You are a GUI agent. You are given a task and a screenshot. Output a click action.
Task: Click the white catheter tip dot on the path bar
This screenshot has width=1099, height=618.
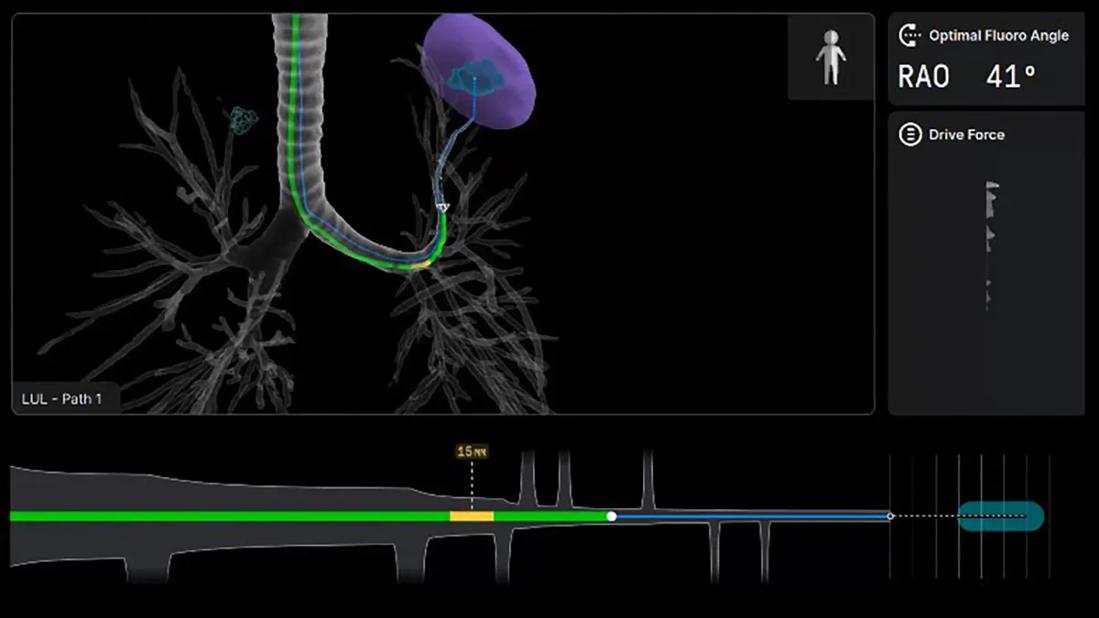pyautogui.click(x=611, y=516)
